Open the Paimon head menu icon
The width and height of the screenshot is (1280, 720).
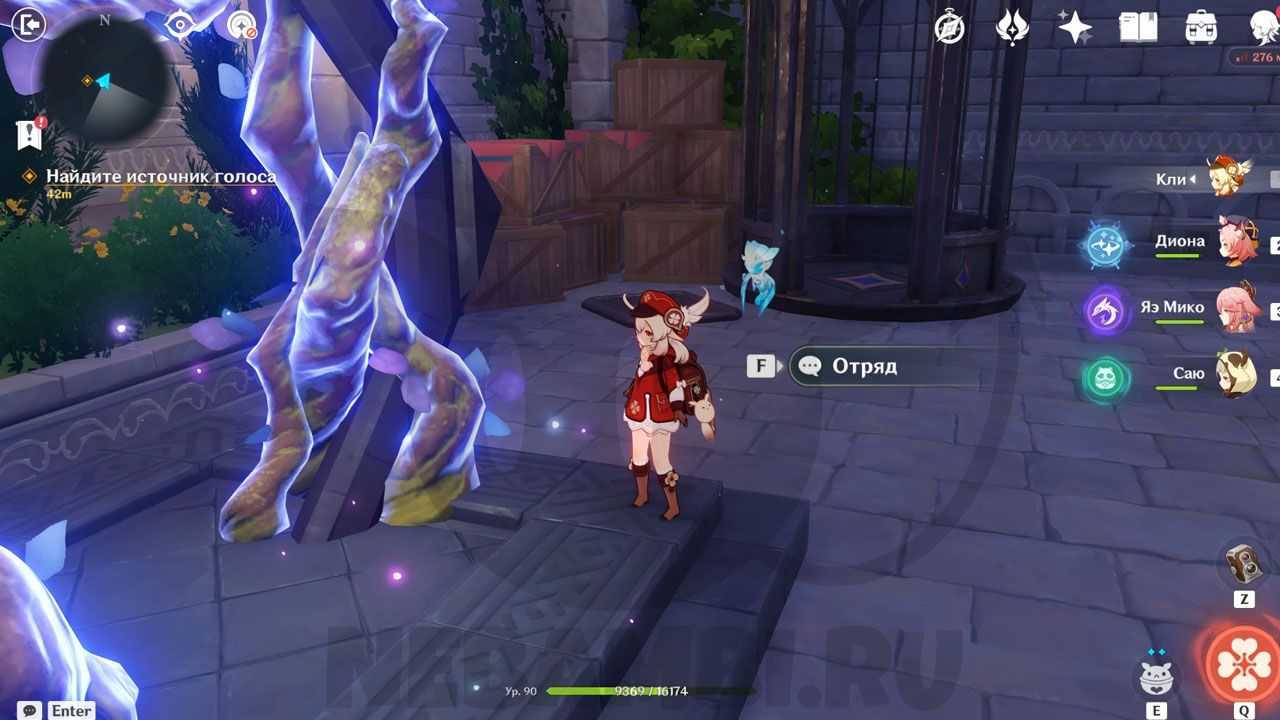[x=1264, y=27]
